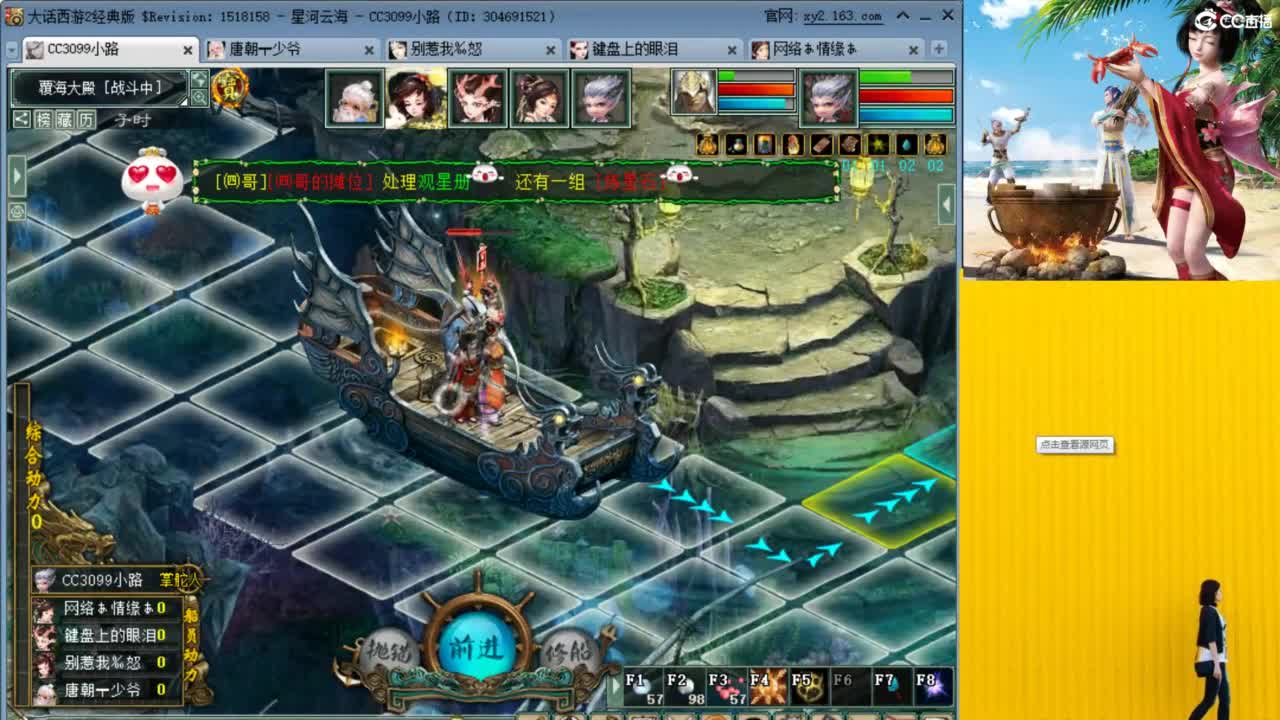Click the 点击查看源网页 button on the right panel
This screenshot has width=1280, height=720.
(x=1077, y=446)
